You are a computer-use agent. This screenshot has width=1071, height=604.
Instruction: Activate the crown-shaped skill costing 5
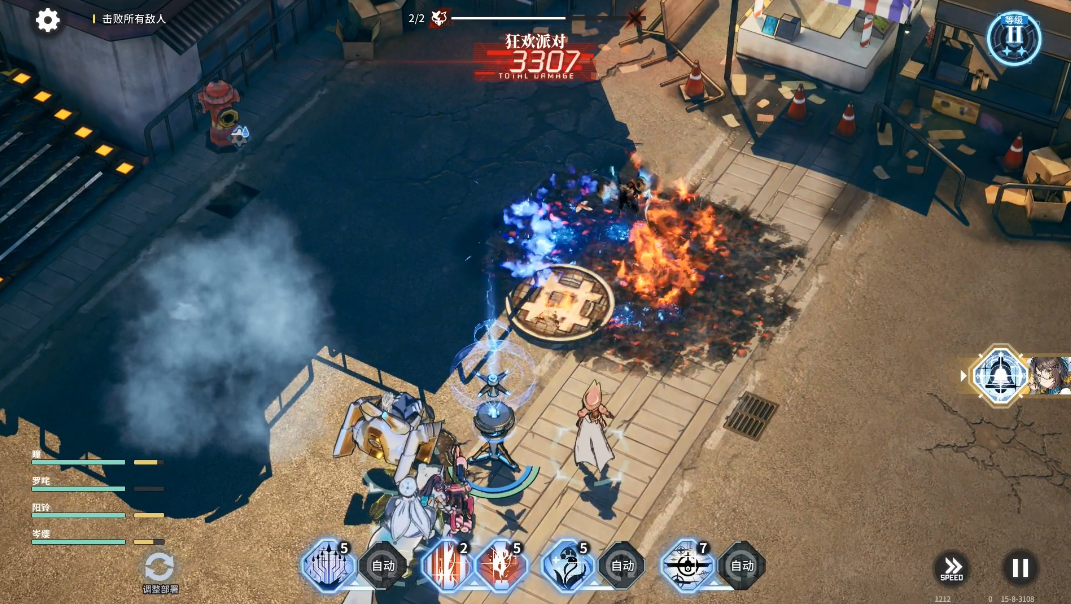328,566
